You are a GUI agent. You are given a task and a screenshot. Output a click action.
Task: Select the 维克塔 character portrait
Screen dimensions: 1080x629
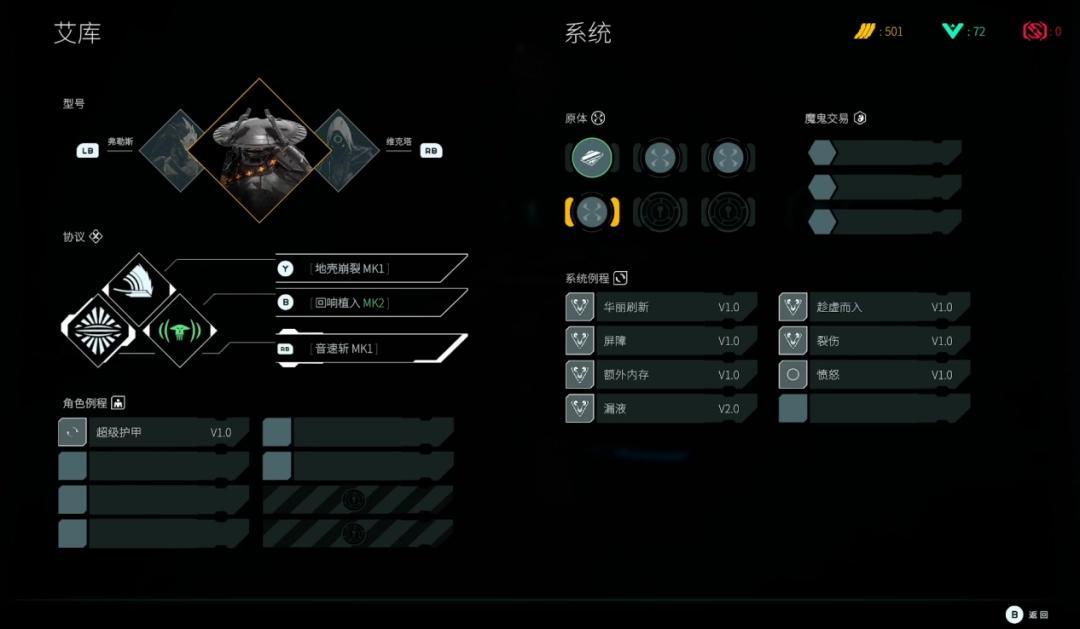[x=349, y=150]
